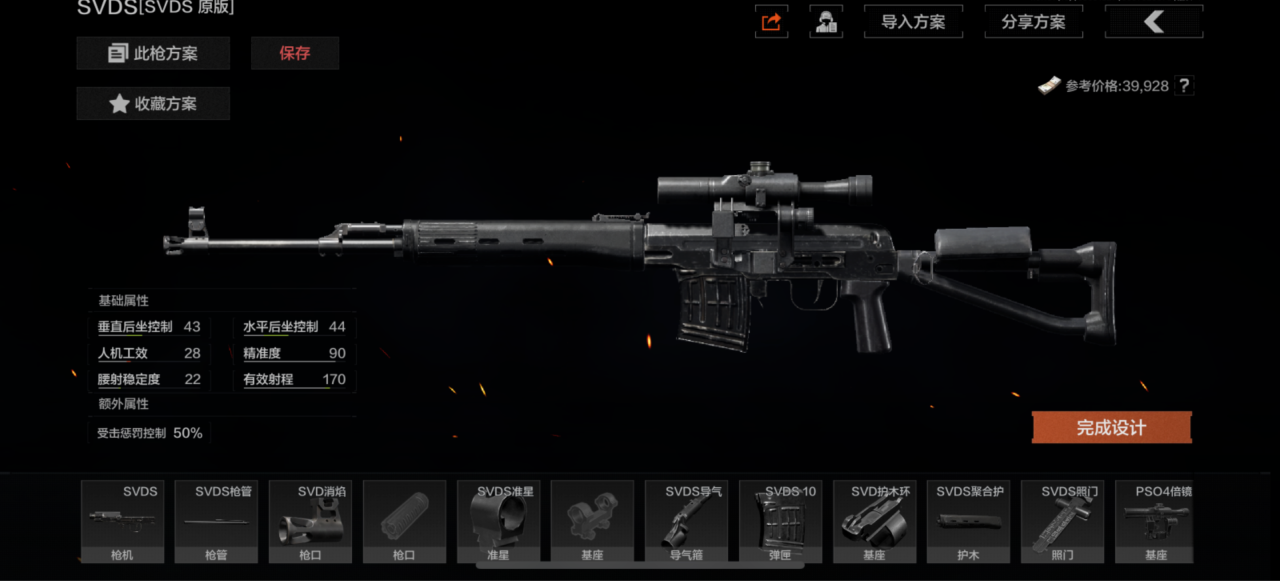1280x583 pixels.
Task: Select the SVDS 枪机 receiver slot
Action: click(x=122, y=521)
